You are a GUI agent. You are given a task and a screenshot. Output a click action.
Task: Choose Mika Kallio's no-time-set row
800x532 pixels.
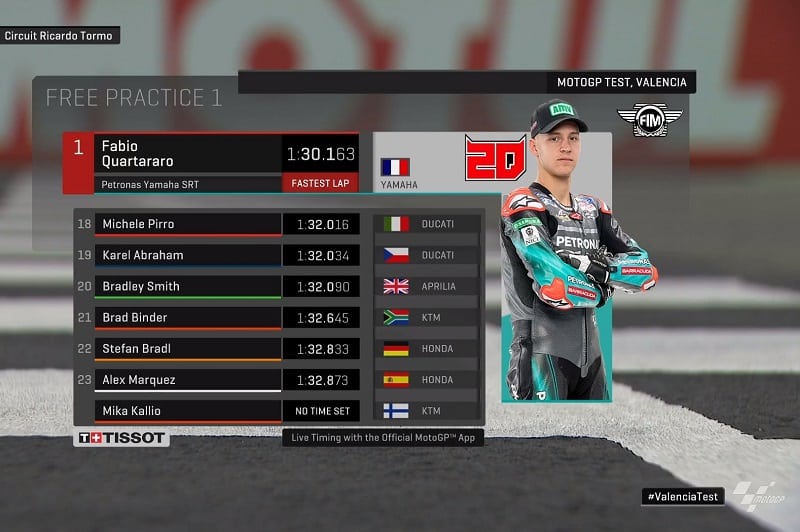(188, 410)
